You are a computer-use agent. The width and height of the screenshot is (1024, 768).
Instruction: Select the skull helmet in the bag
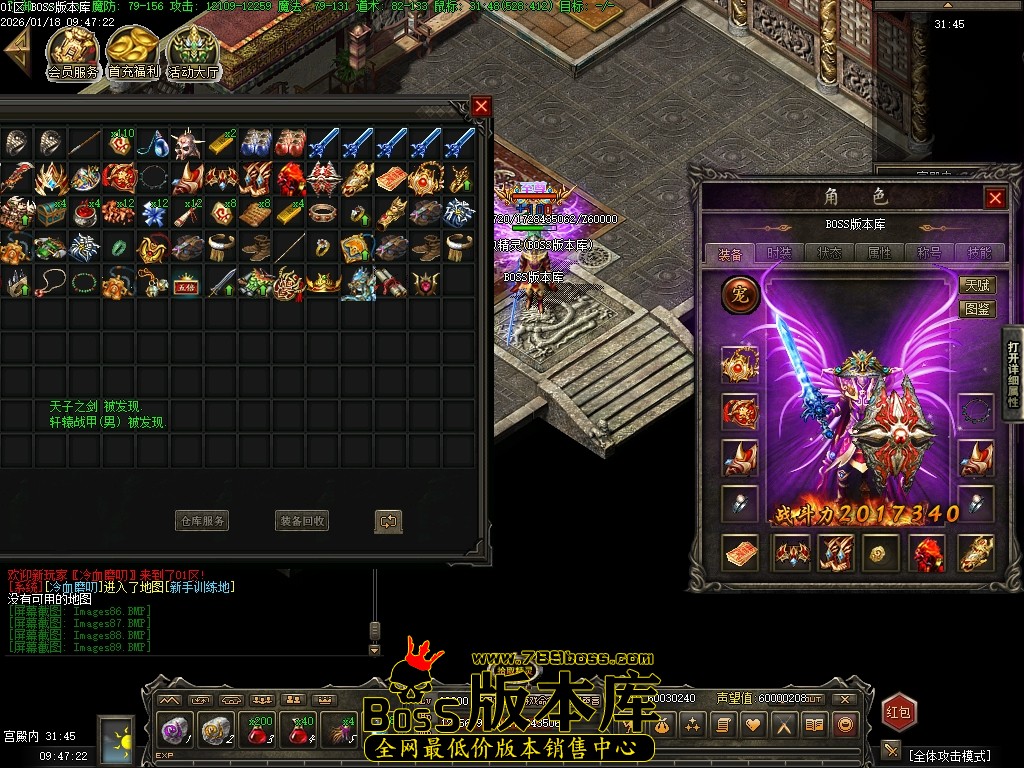[x=185, y=145]
